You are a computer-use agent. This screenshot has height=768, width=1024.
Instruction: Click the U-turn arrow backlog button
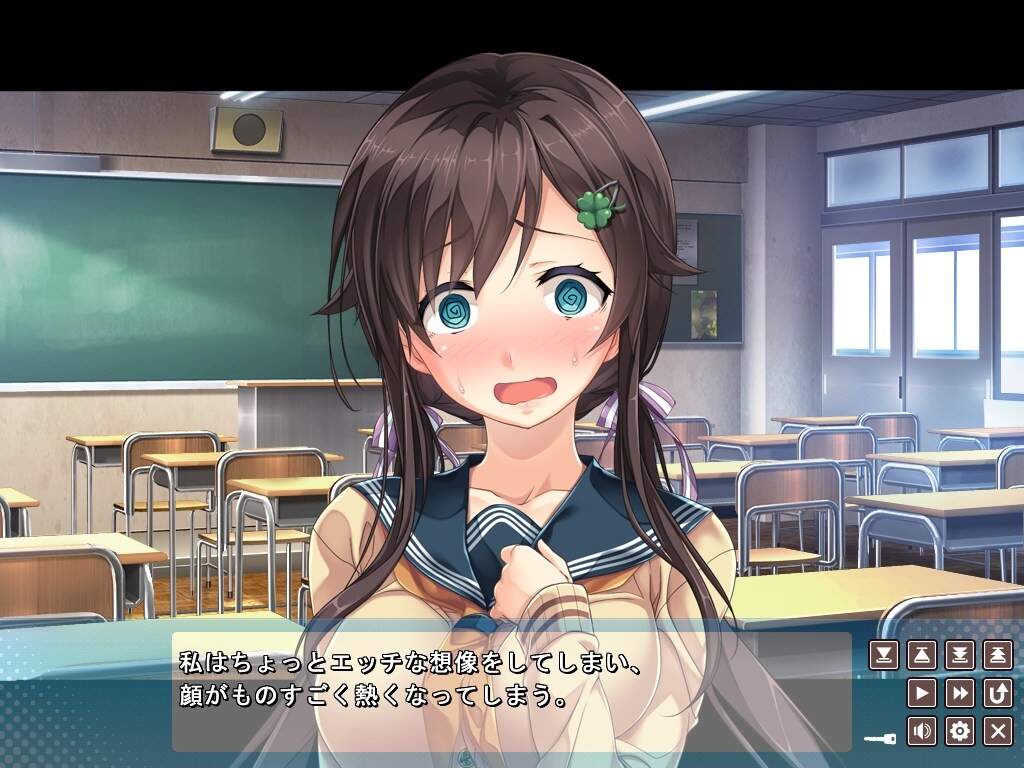(997, 693)
